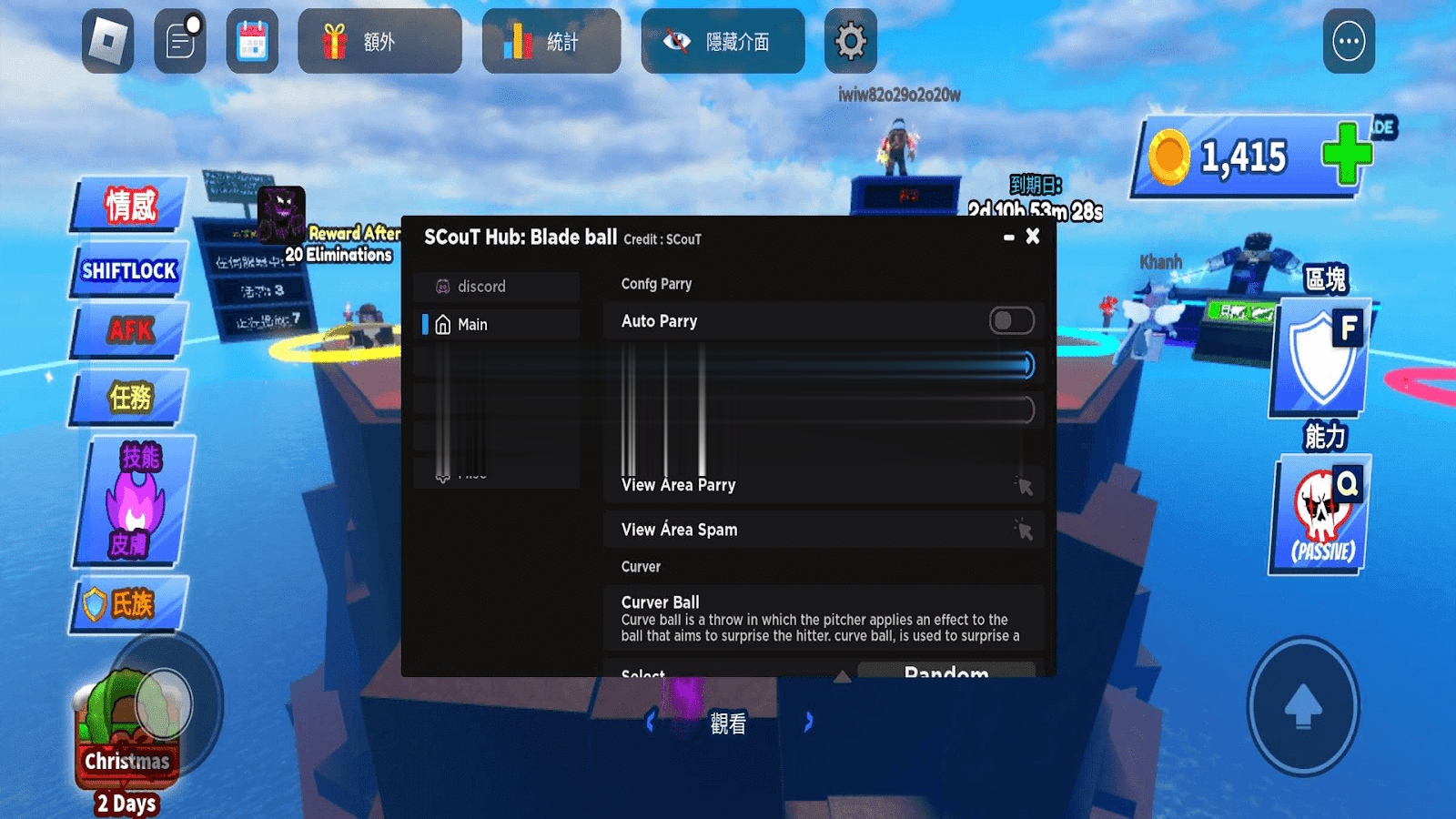This screenshot has height=819, width=1456.
Task: Toggle the SHIFTLOCK button
Action: click(x=129, y=270)
